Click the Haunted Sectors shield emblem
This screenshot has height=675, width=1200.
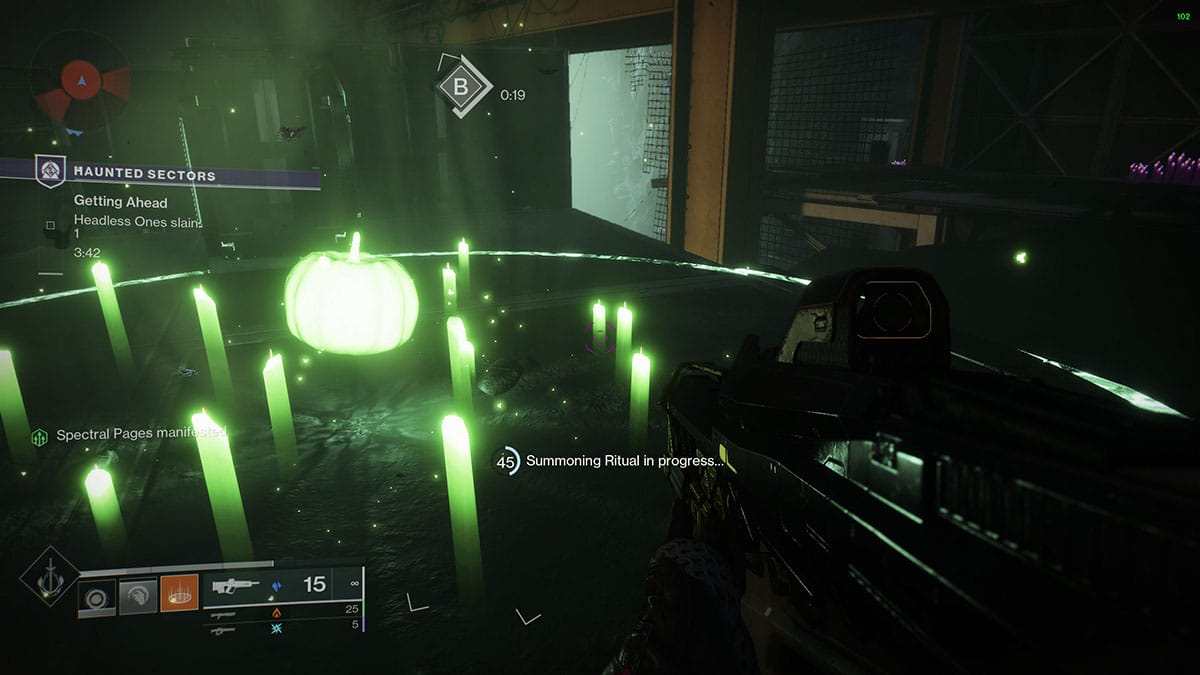[x=48, y=172]
